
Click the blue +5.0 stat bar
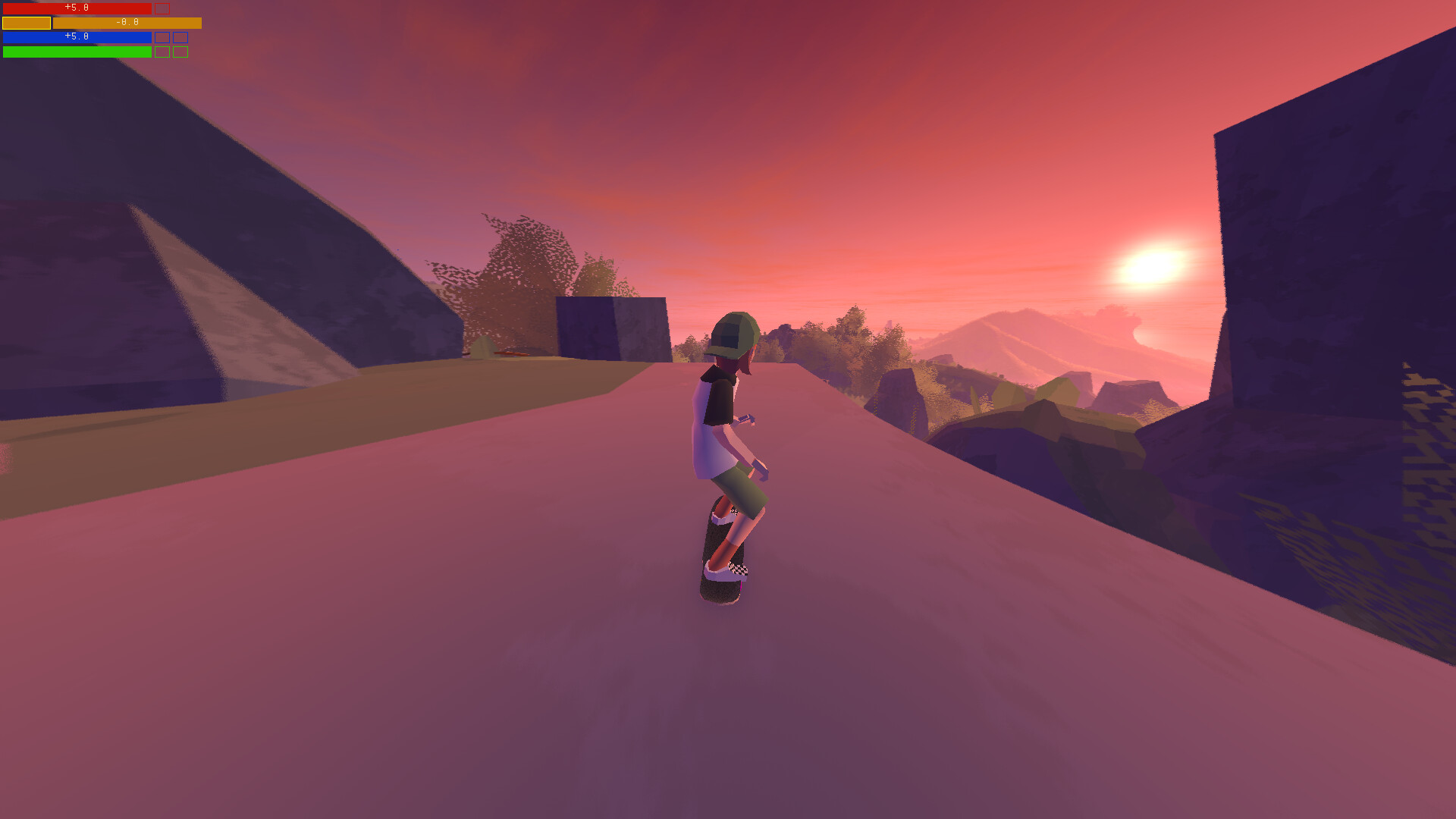click(76, 37)
